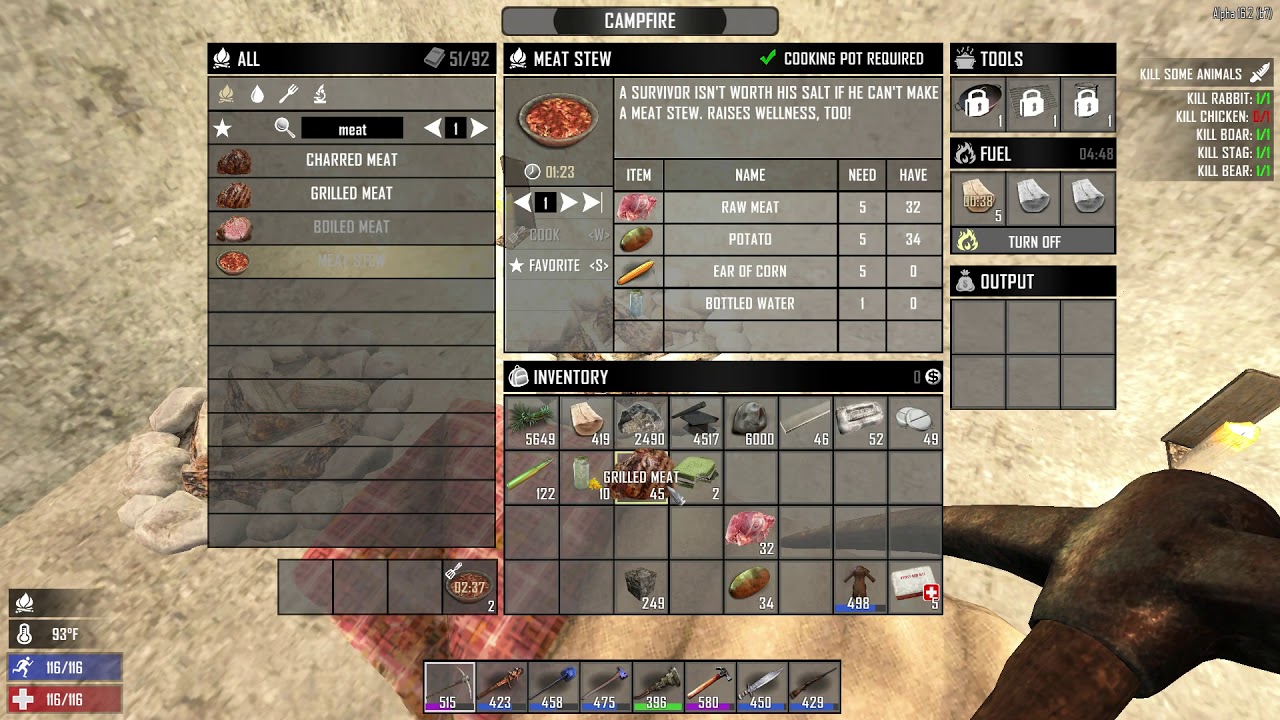
Task: Toggle the favorites star filter
Action: (x=223, y=129)
